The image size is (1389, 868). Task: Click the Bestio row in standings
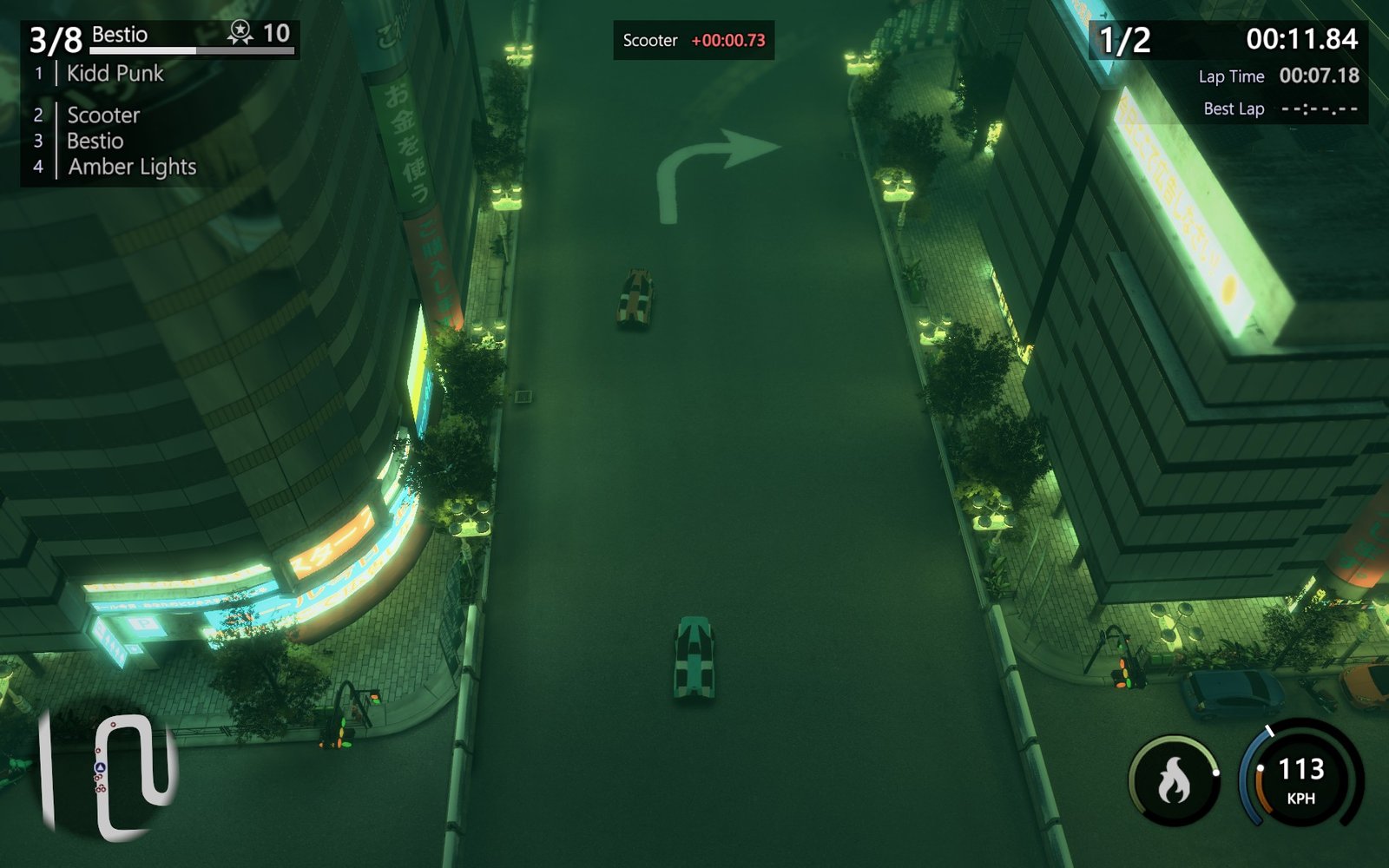coord(95,141)
